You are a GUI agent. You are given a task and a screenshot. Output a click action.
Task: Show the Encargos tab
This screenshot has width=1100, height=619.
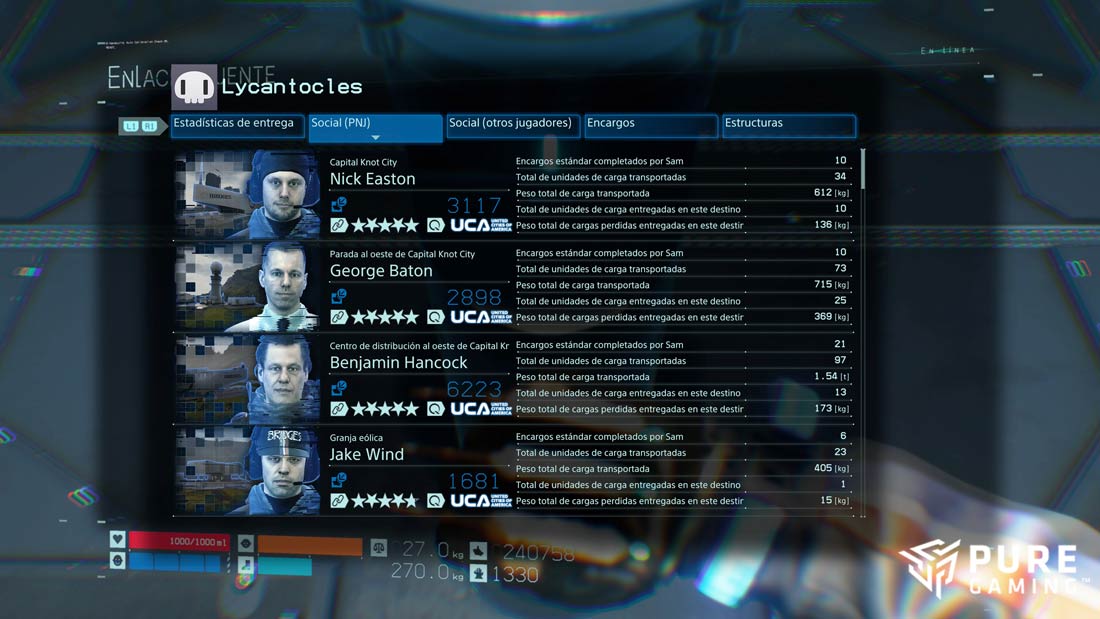[x=651, y=124]
